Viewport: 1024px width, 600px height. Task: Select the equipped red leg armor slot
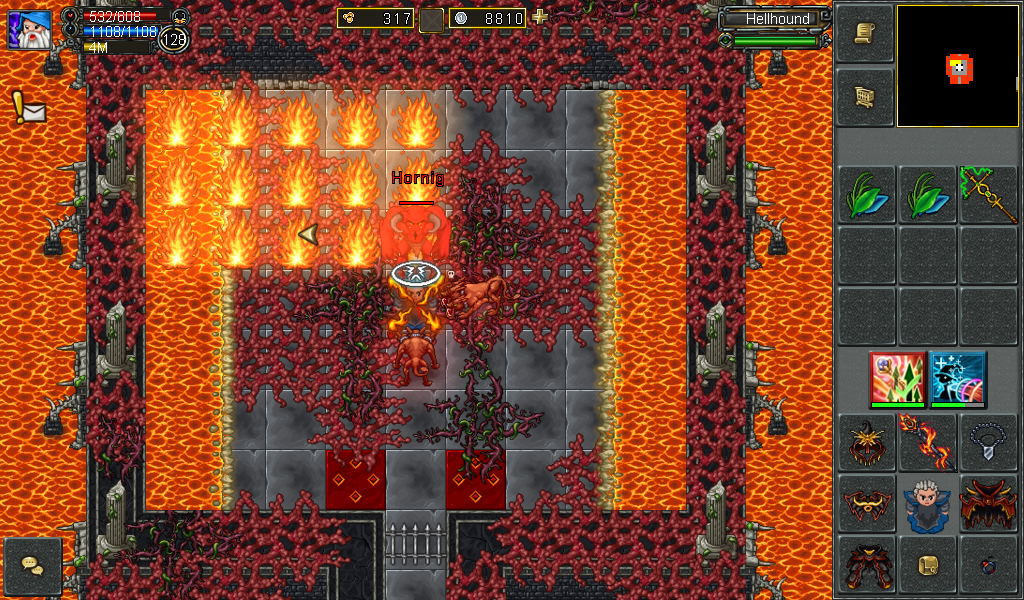pos(866,565)
